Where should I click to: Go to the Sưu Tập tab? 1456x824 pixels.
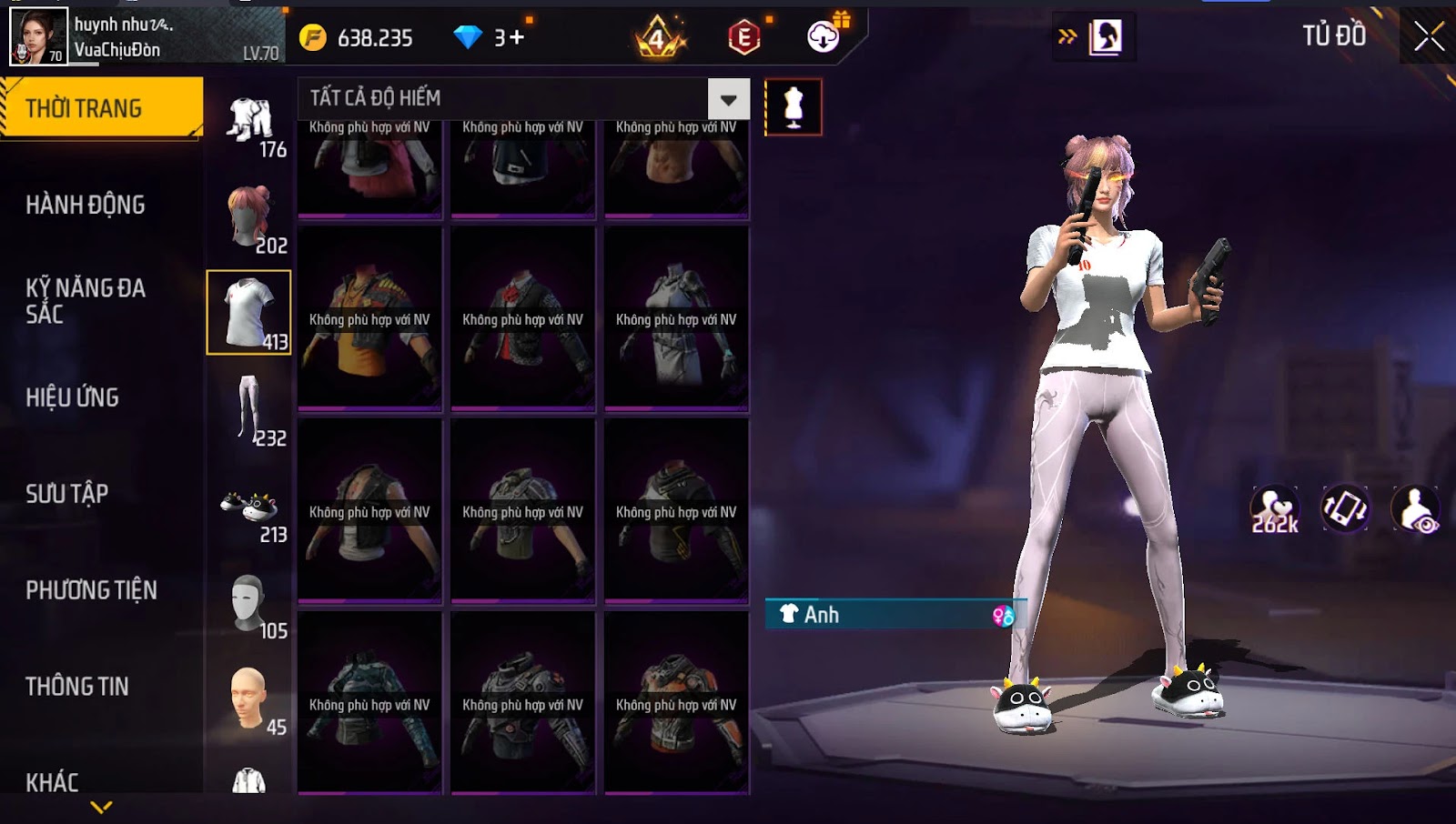[67, 494]
